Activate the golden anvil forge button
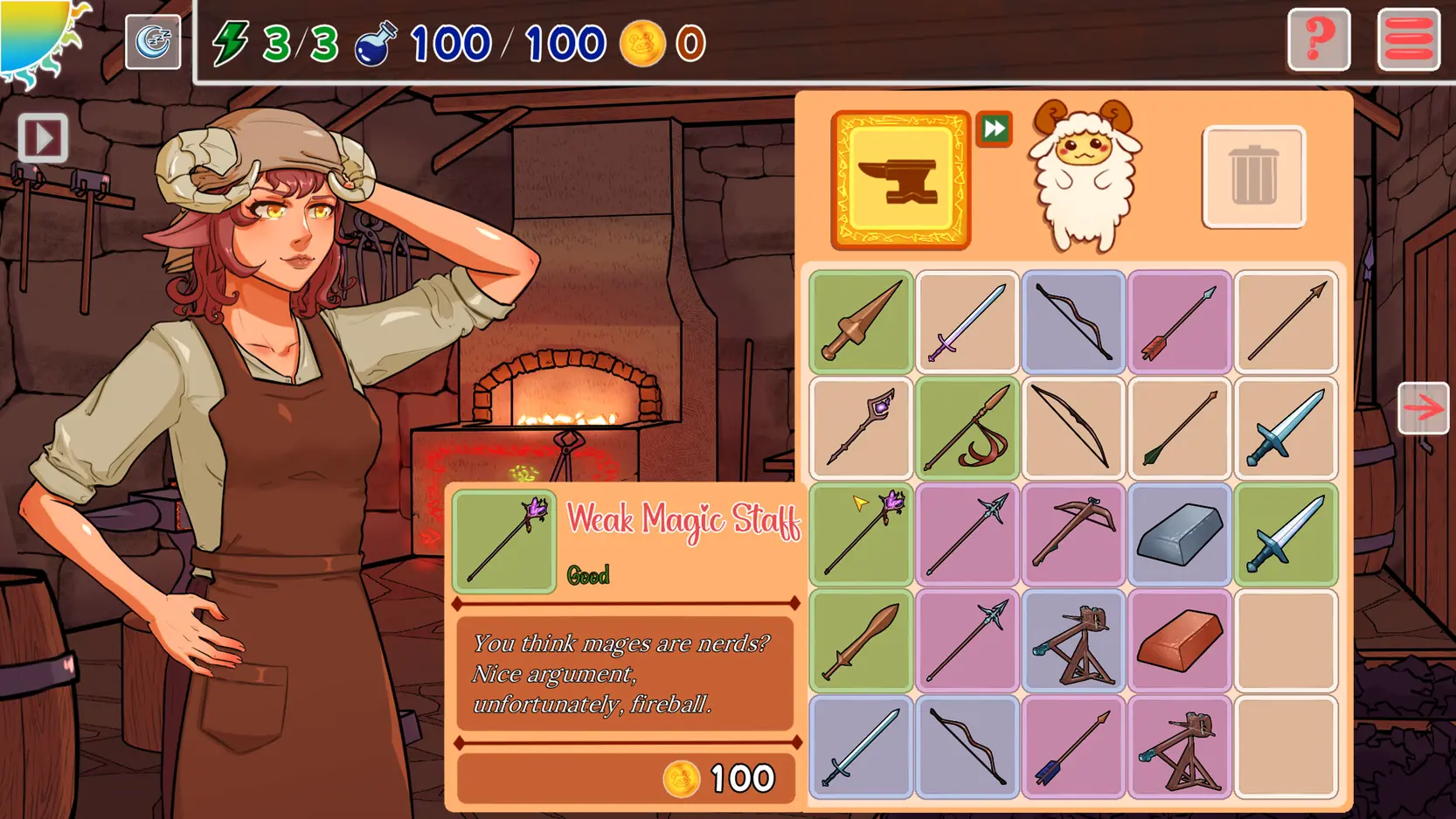 tap(900, 180)
